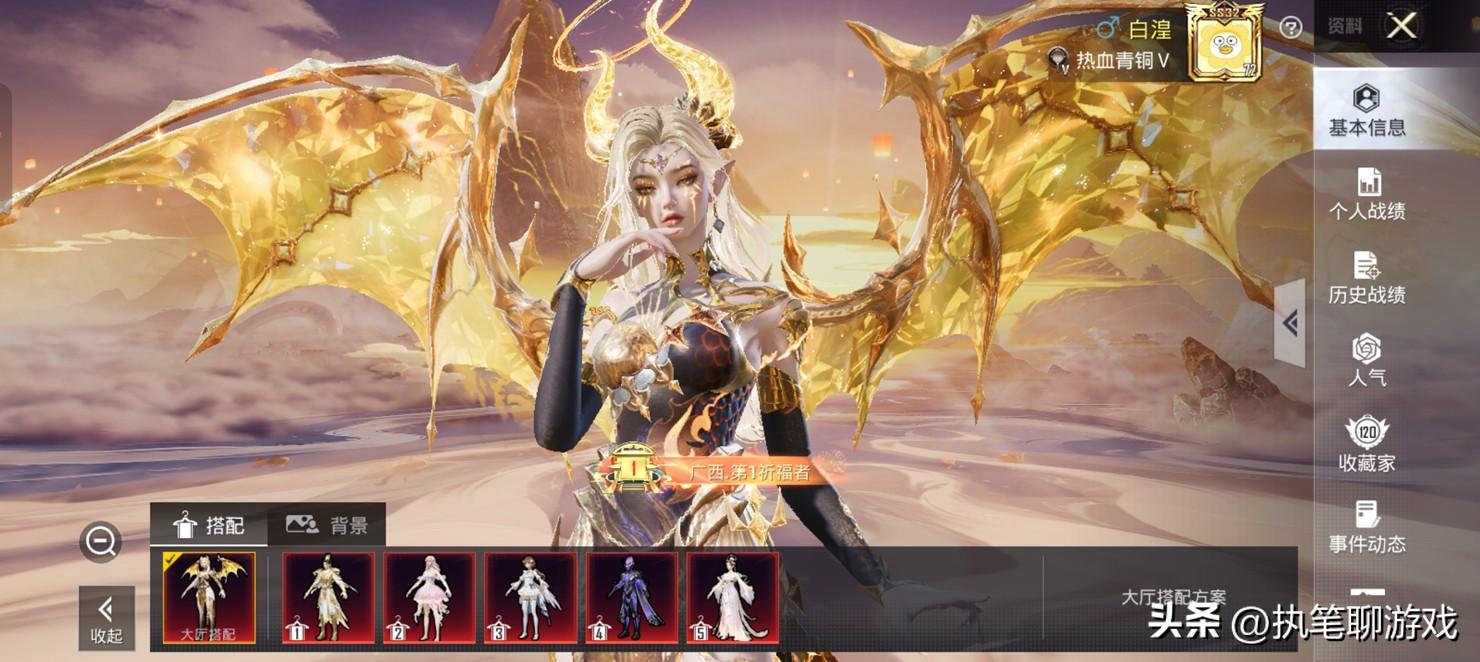The width and height of the screenshot is (1480, 662).
Task: Switch to the 背景 background tab
Action: point(327,525)
